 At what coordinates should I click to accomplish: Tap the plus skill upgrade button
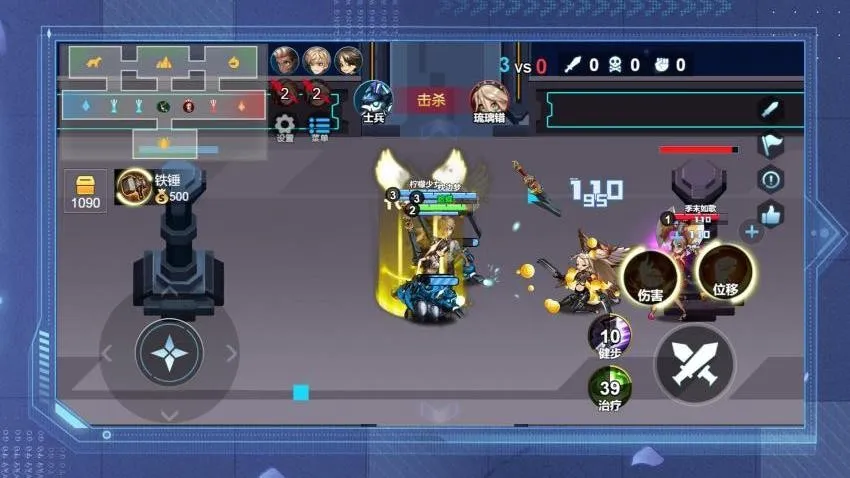[752, 232]
